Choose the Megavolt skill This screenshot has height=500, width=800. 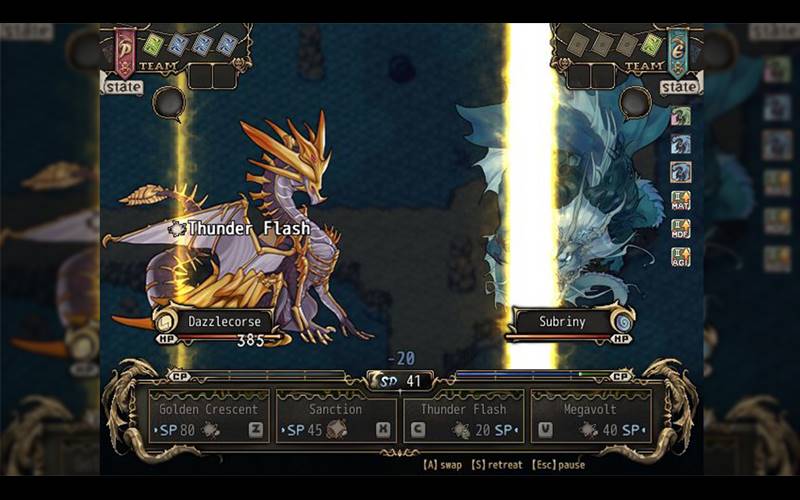click(x=591, y=417)
